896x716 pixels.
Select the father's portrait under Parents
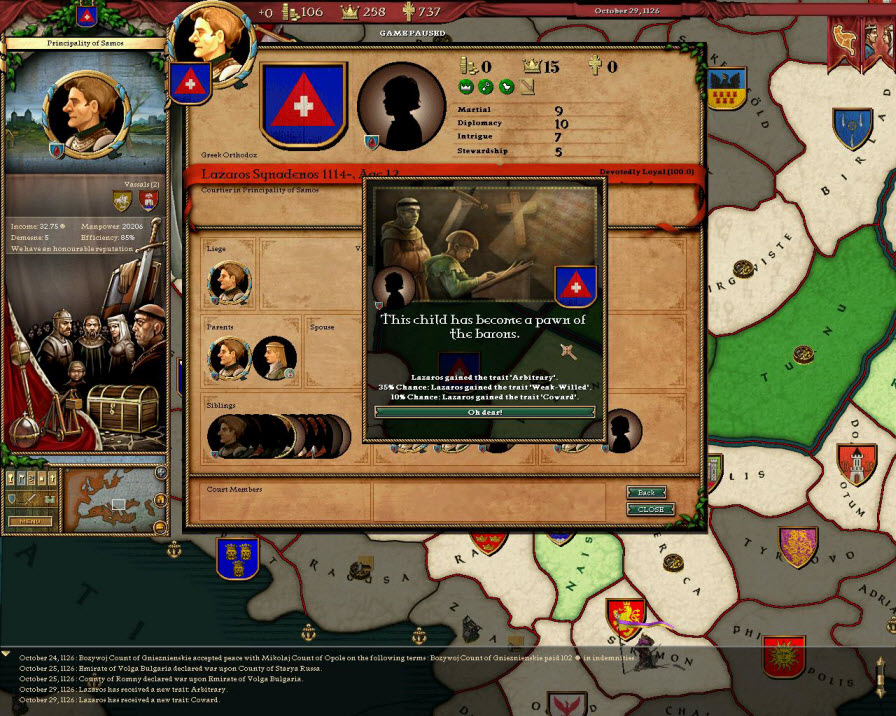(229, 358)
